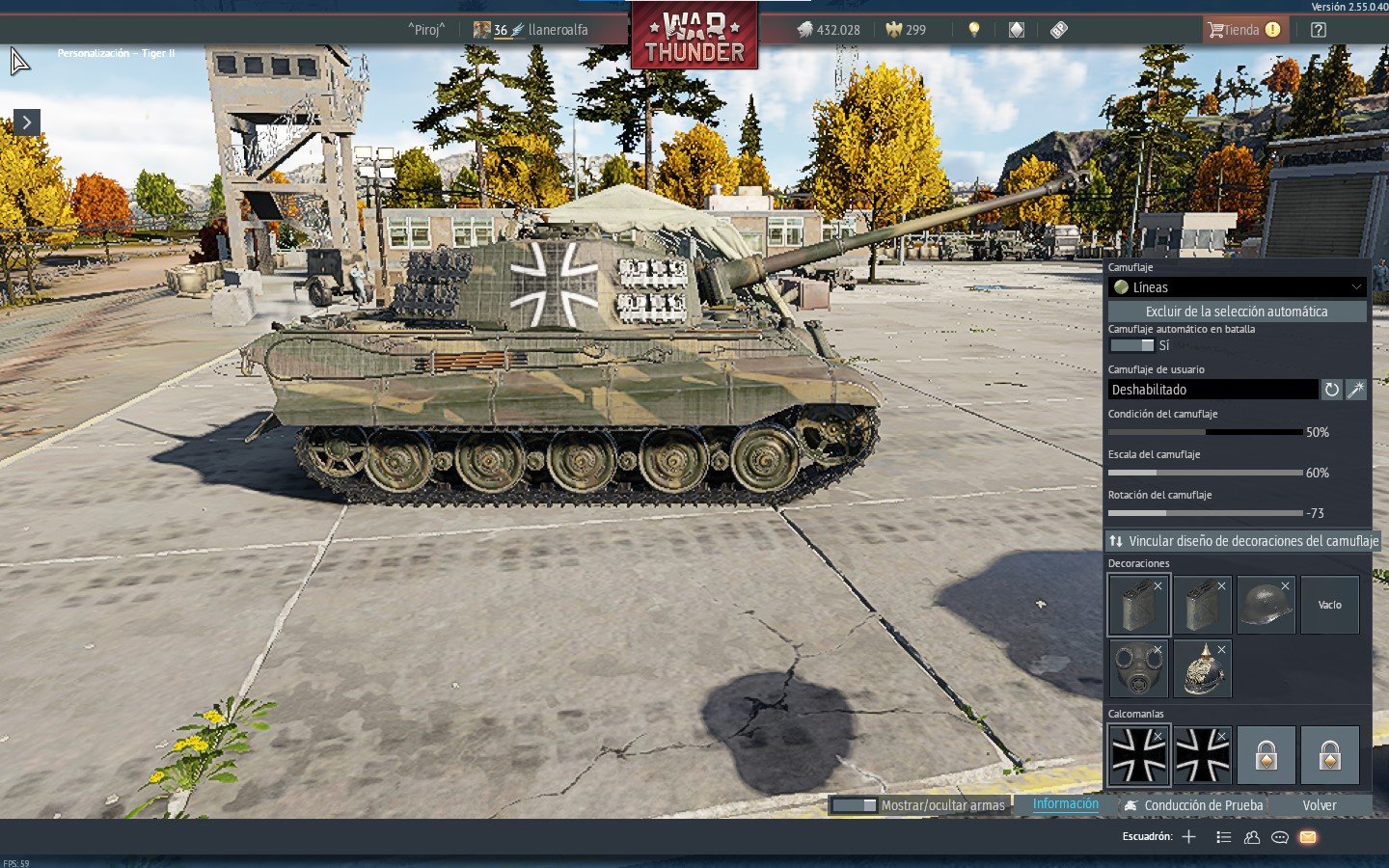Expand the left side panel arrow
This screenshot has height=868, width=1389.
[27, 122]
